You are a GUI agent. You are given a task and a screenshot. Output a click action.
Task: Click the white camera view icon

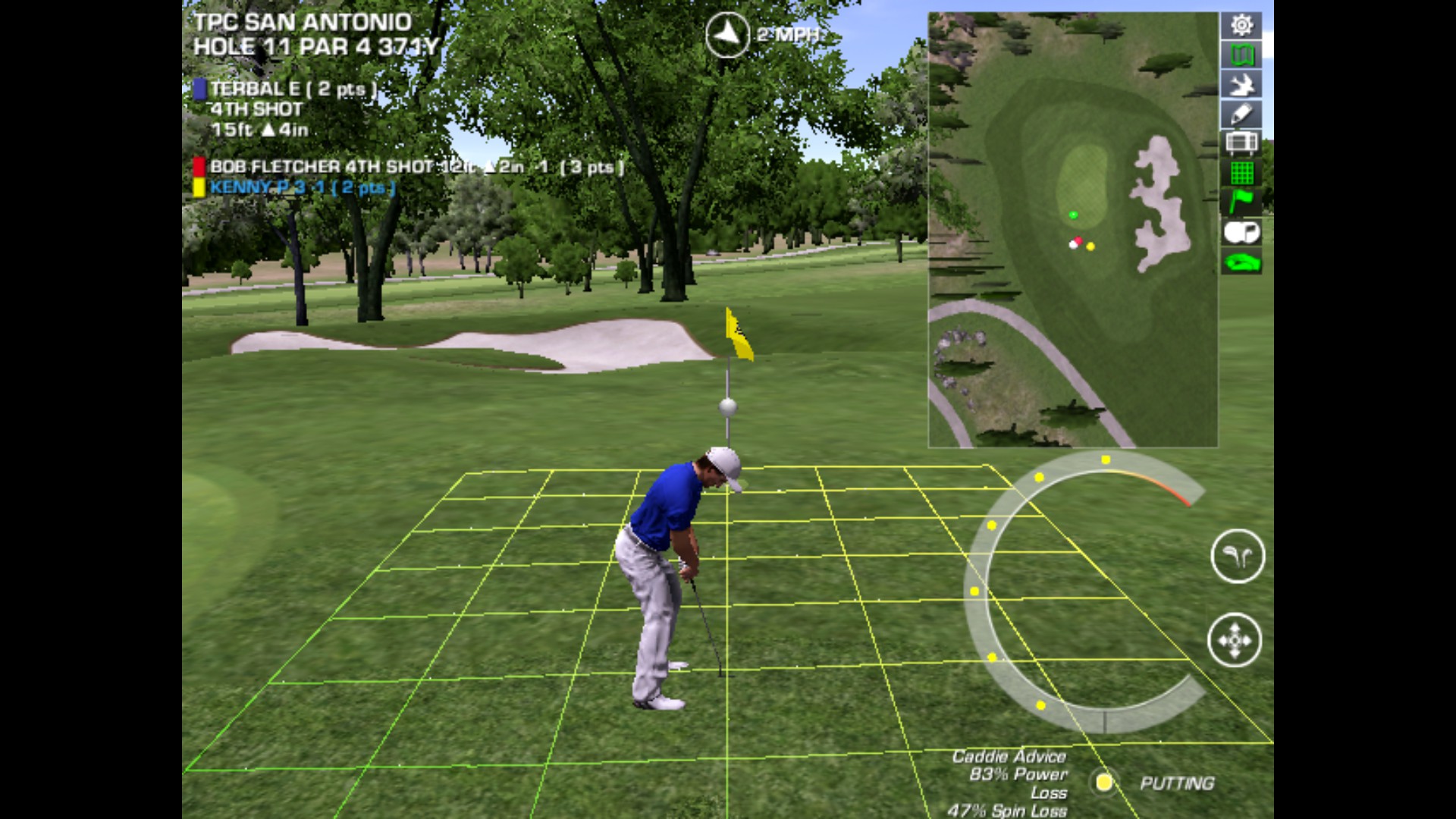[1241, 232]
